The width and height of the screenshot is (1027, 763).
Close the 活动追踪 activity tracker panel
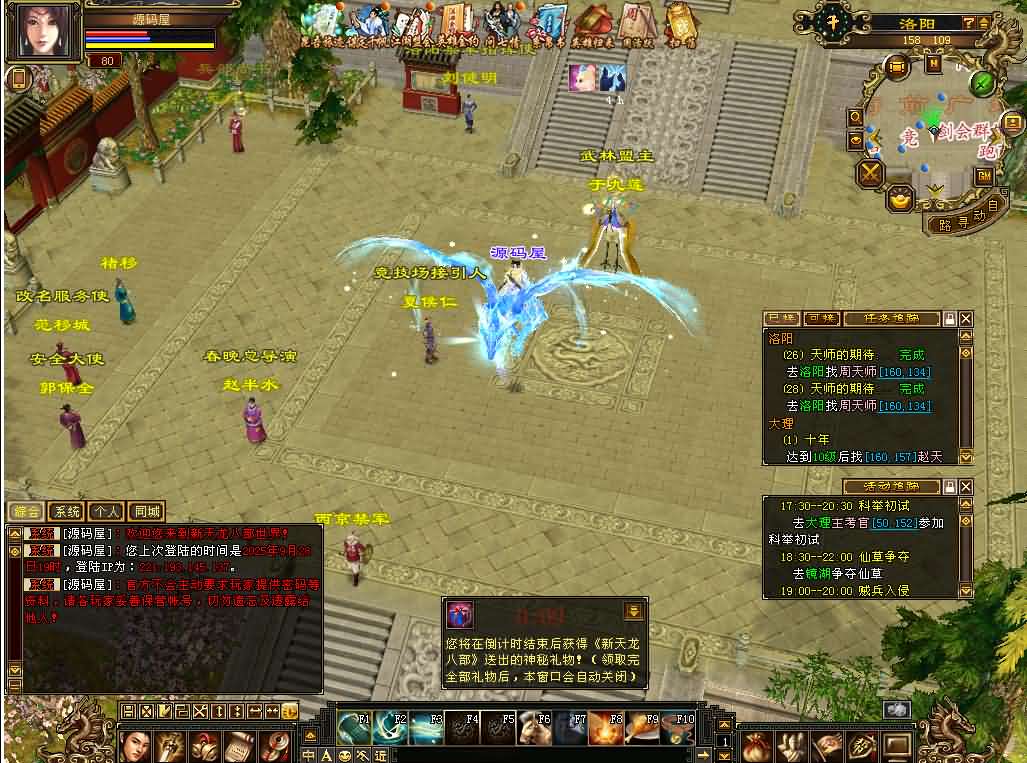tap(966, 486)
